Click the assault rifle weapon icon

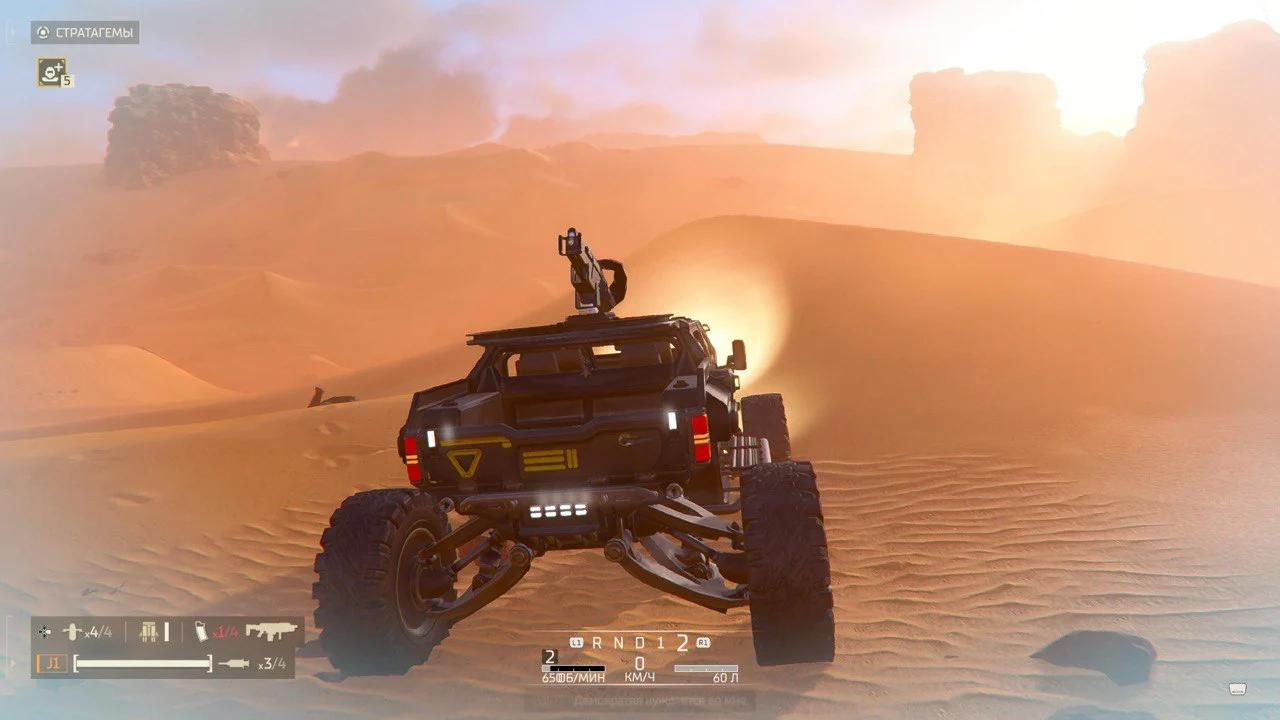coord(271,630)
